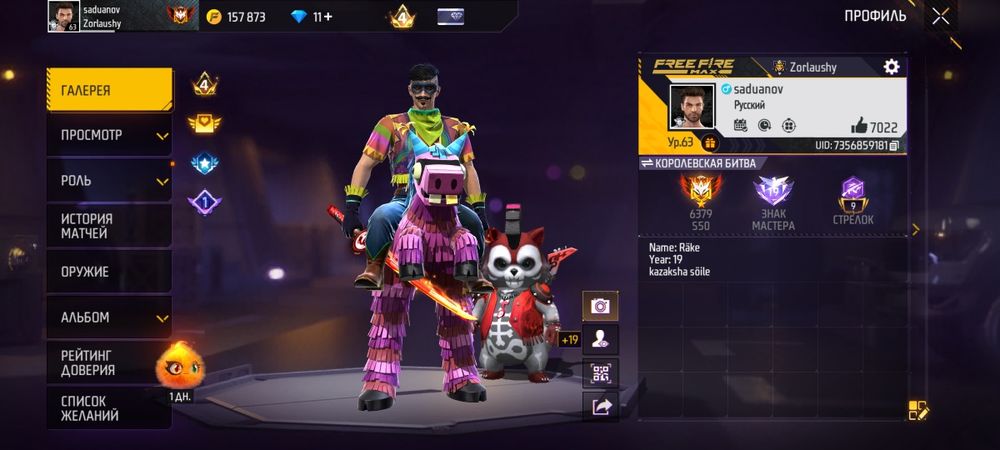1000x450 pixels.
Task: Share the profile with arrow button
Action: [600, 406]
